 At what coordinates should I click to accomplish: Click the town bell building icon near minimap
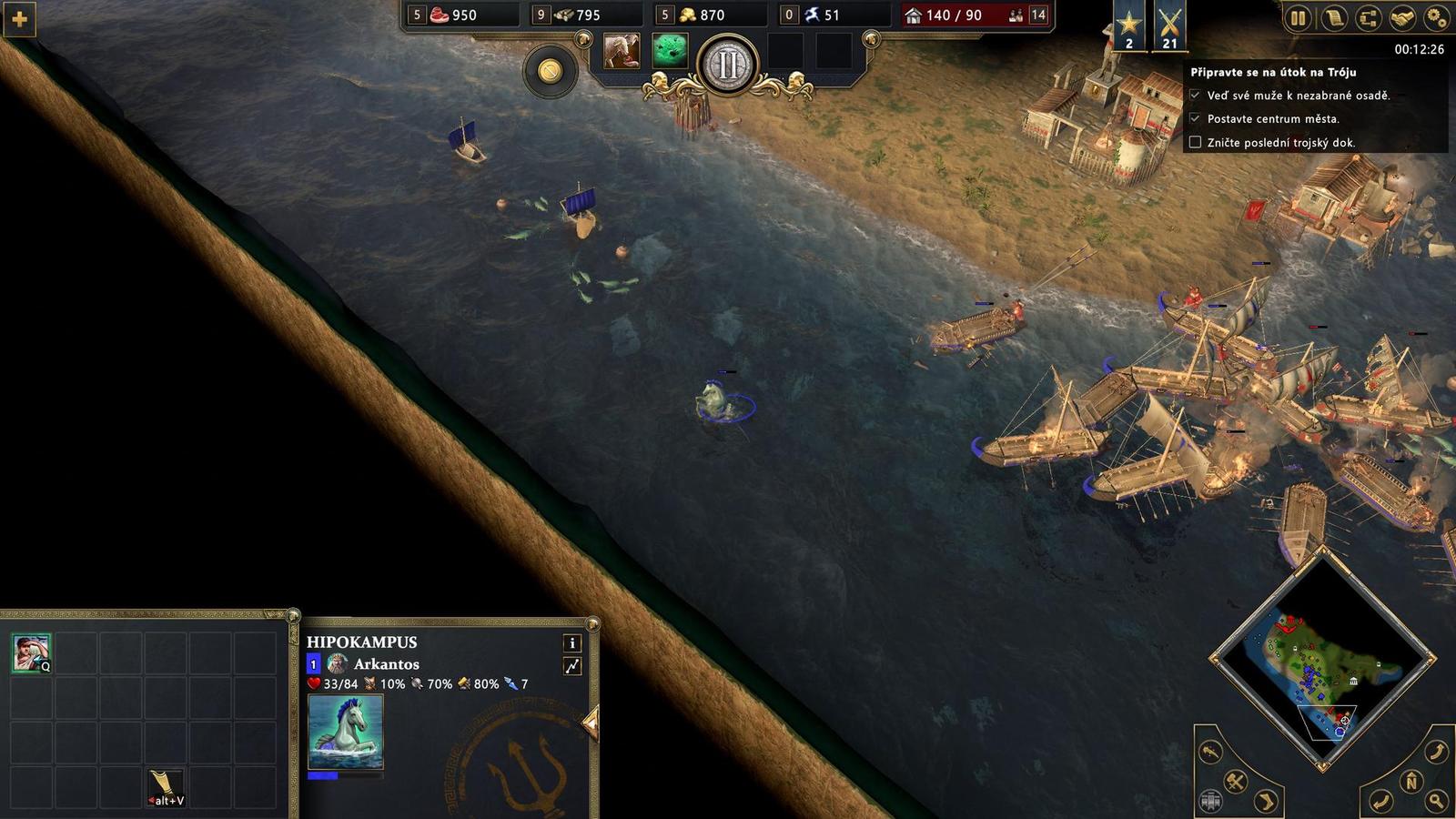[1210, 801]
